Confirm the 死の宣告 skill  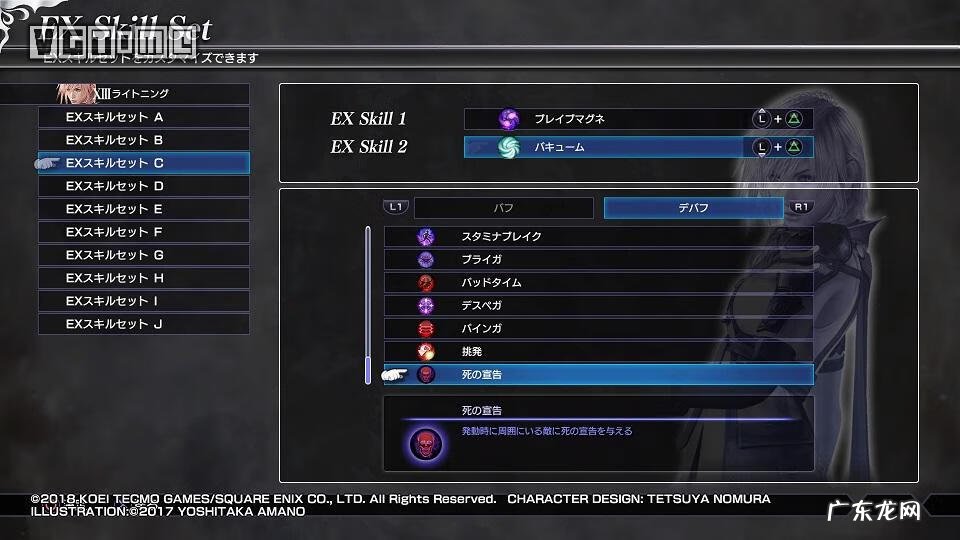click(598, 375)
